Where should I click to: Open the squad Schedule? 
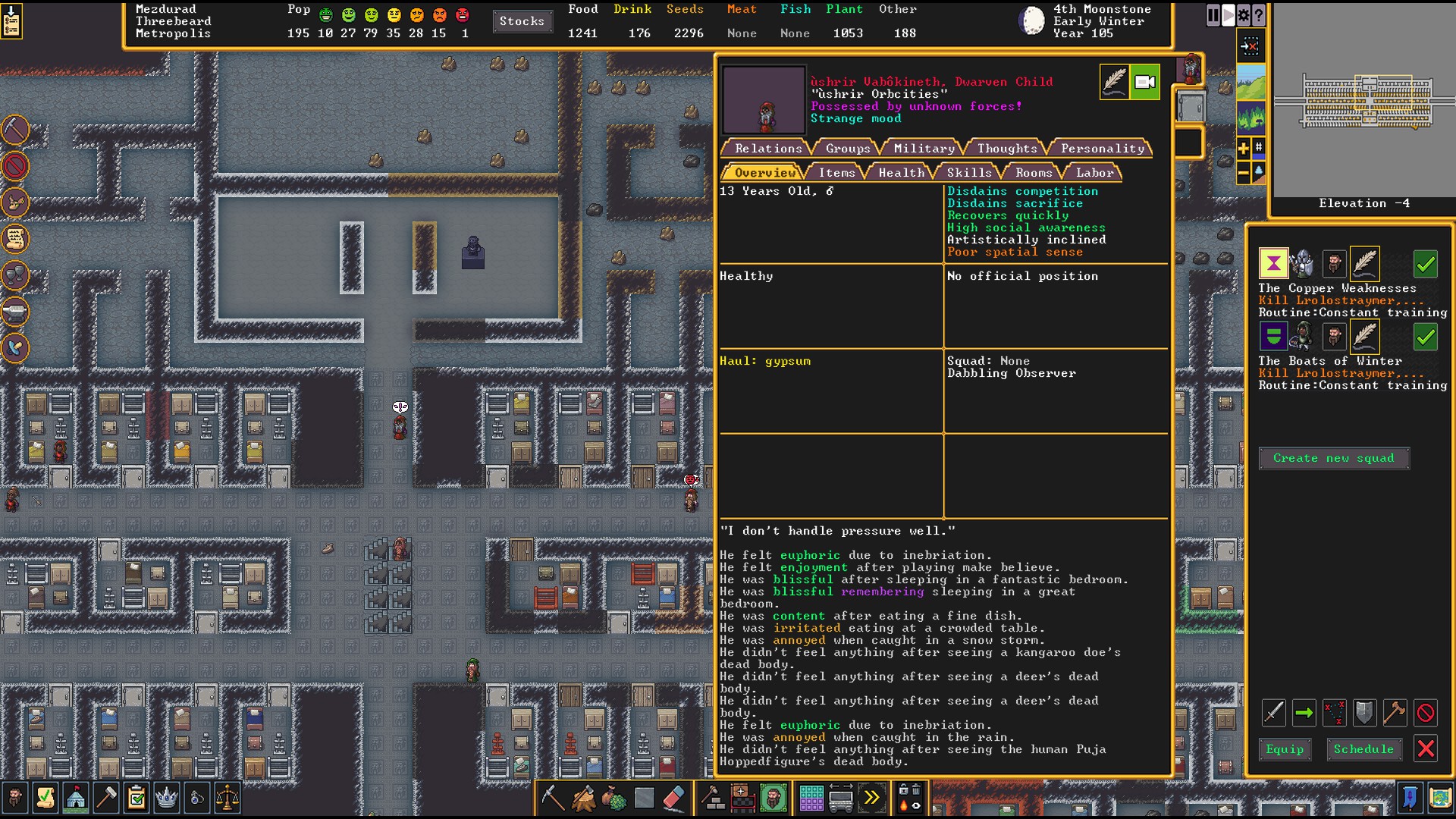1363,749
